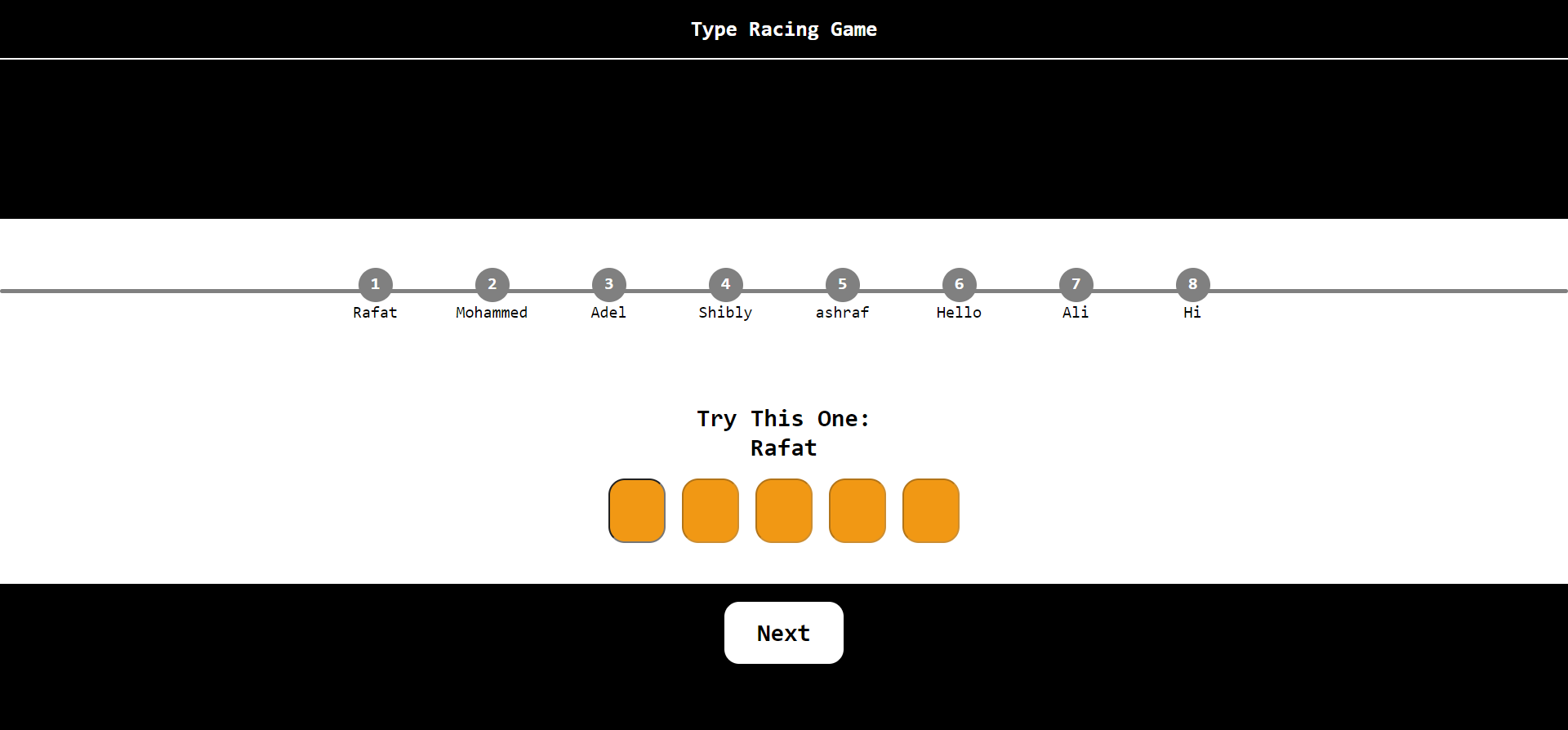Click the Try This One heading

pos(782,418)
